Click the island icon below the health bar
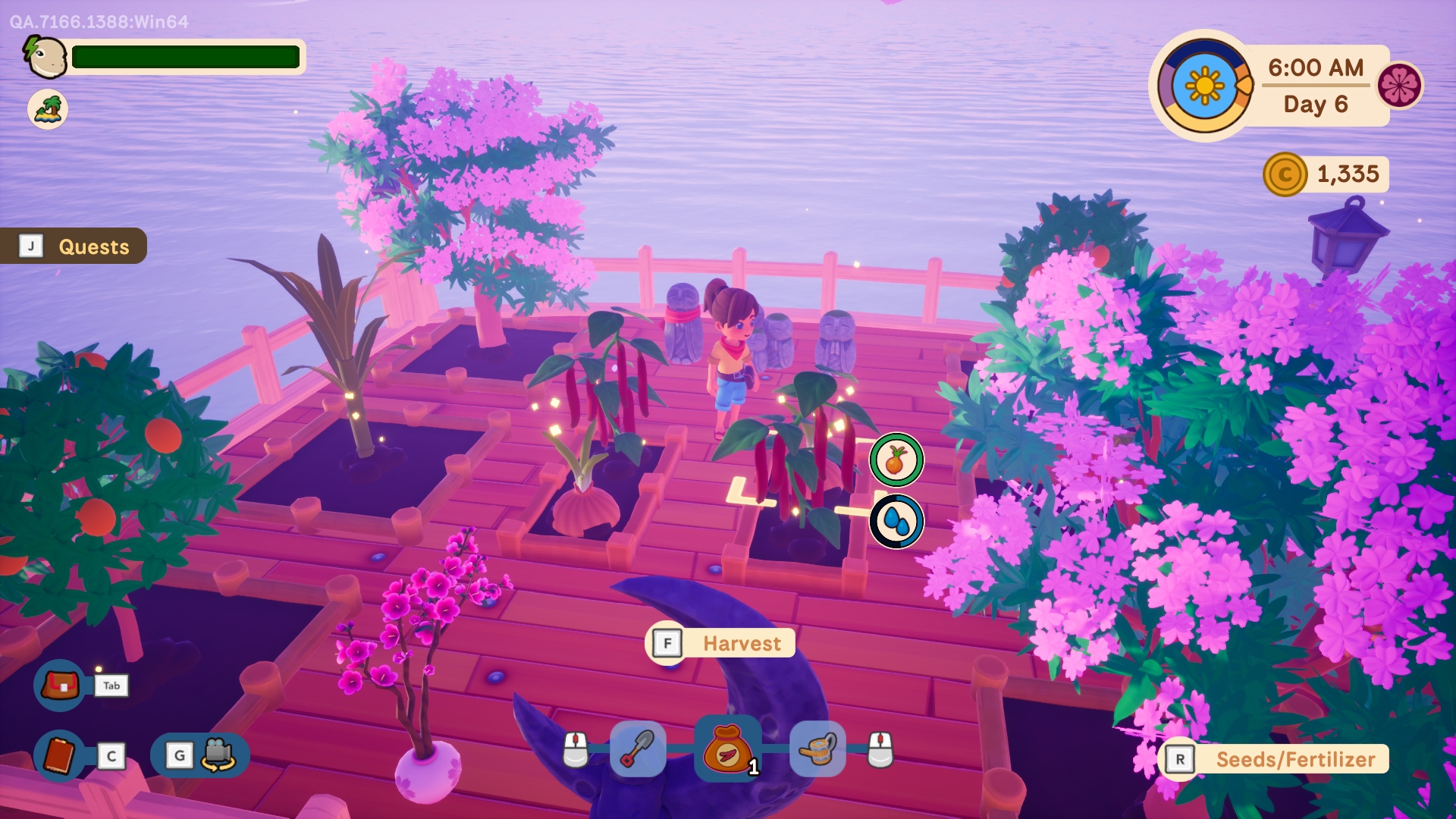Viewport: 1456px width, 819px height. [48, 109]
